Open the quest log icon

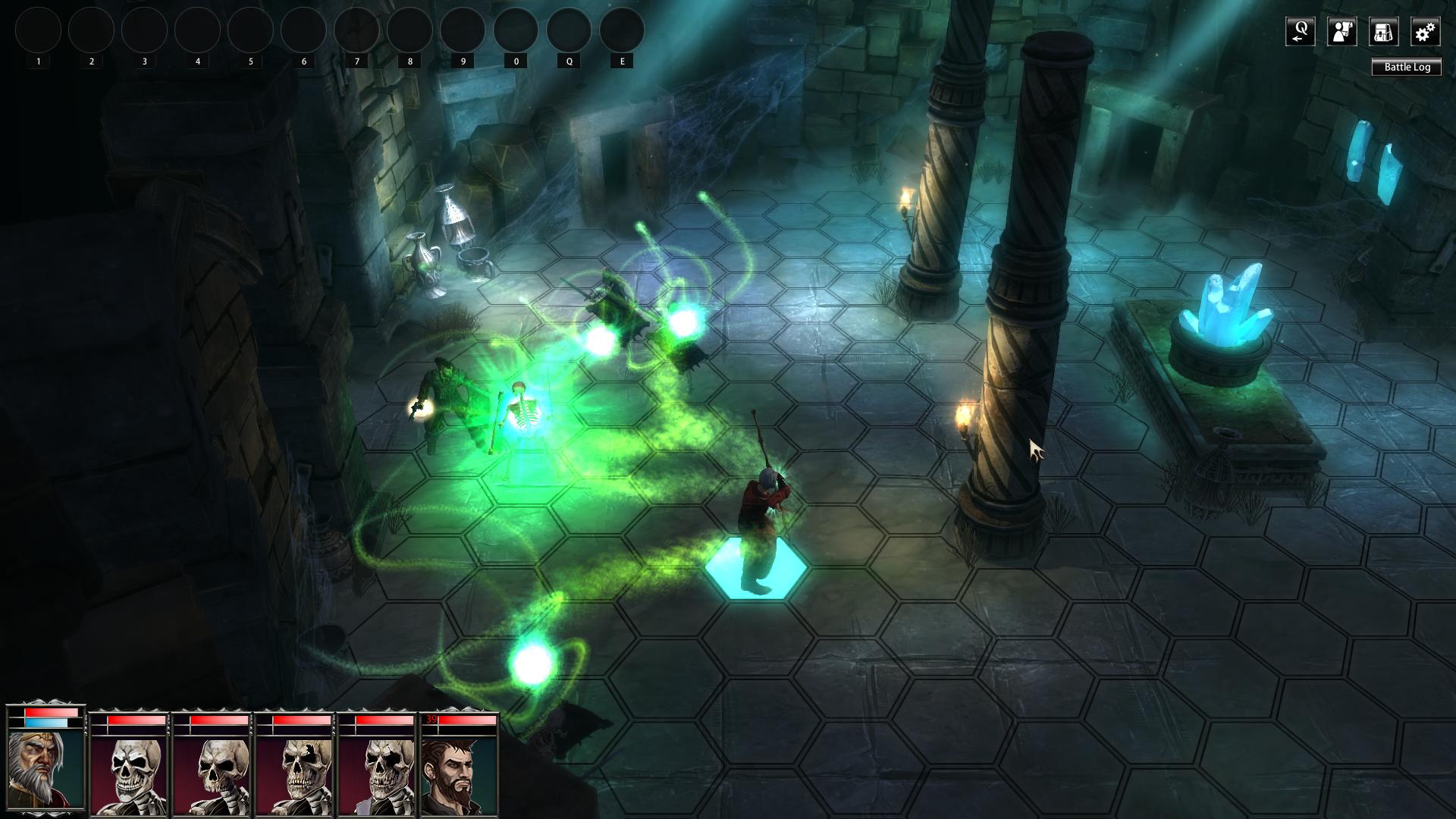[1300, 32]
